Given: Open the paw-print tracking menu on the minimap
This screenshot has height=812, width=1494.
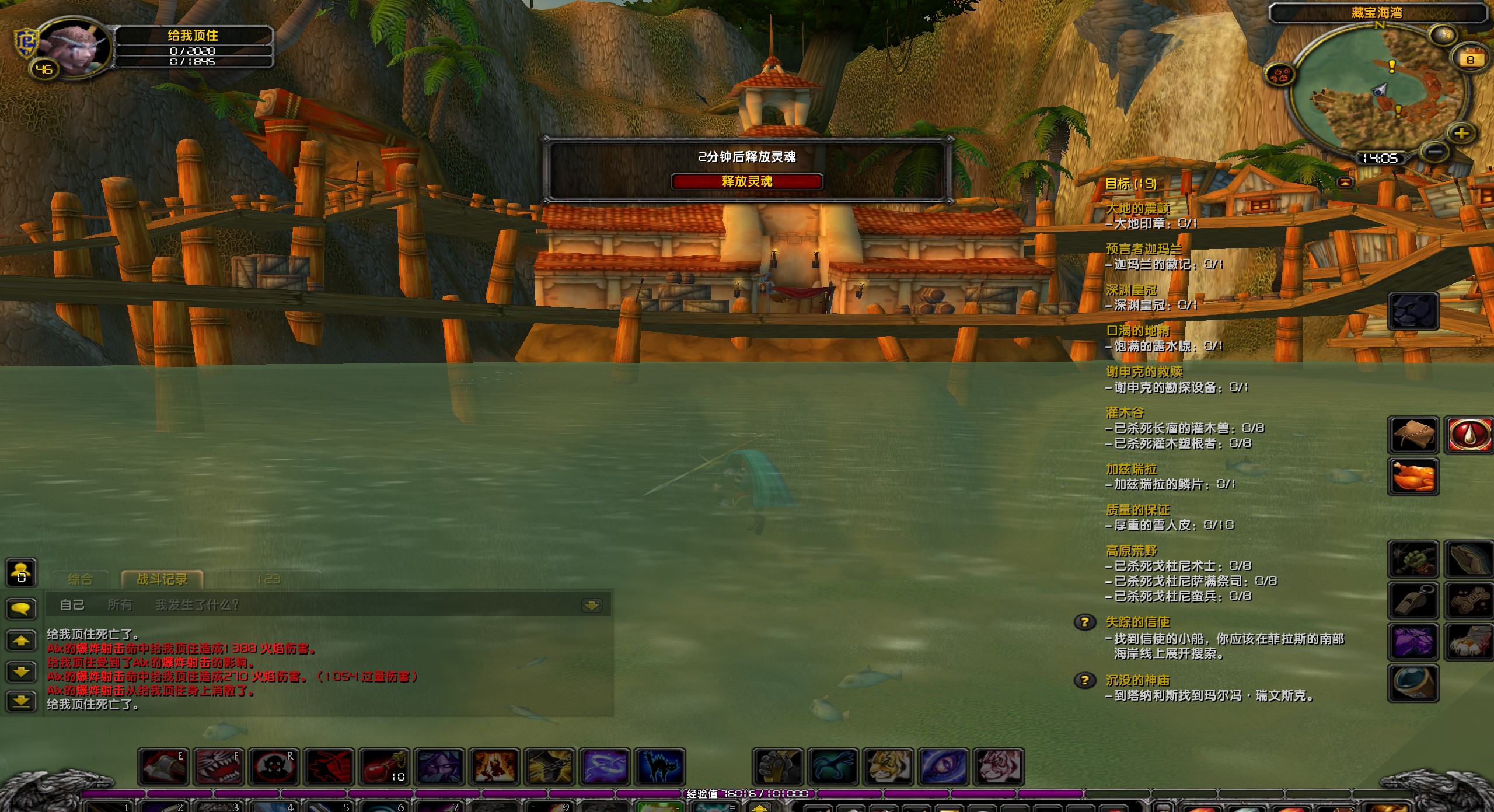Looking at the screenshot, I should point(1280,75).
